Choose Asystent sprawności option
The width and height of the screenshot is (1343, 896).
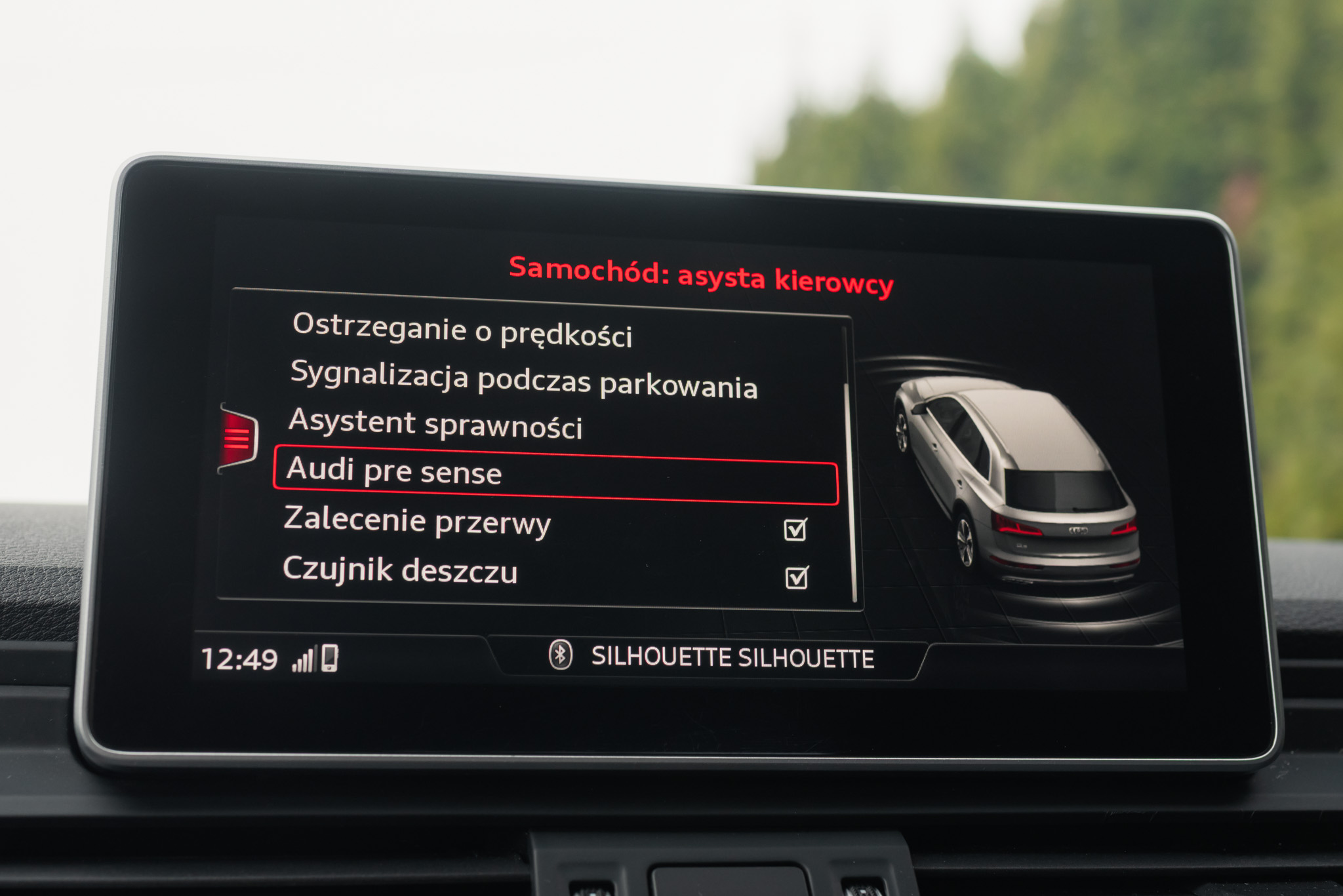(x=435, y=425)
